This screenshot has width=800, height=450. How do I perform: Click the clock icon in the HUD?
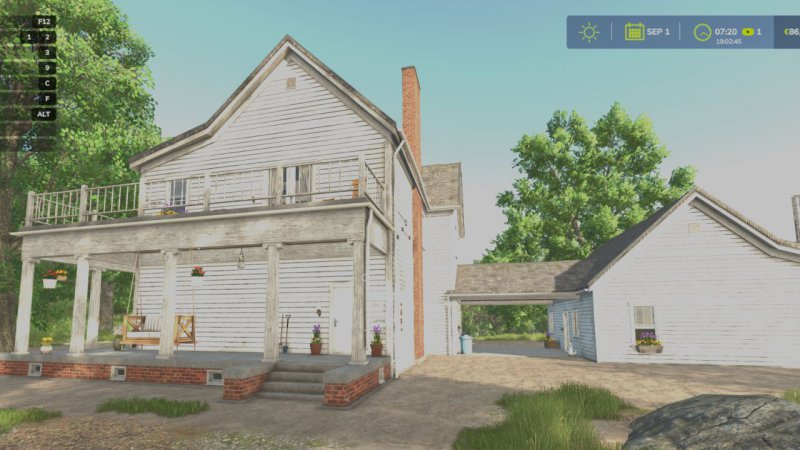[x=703, y=32]
